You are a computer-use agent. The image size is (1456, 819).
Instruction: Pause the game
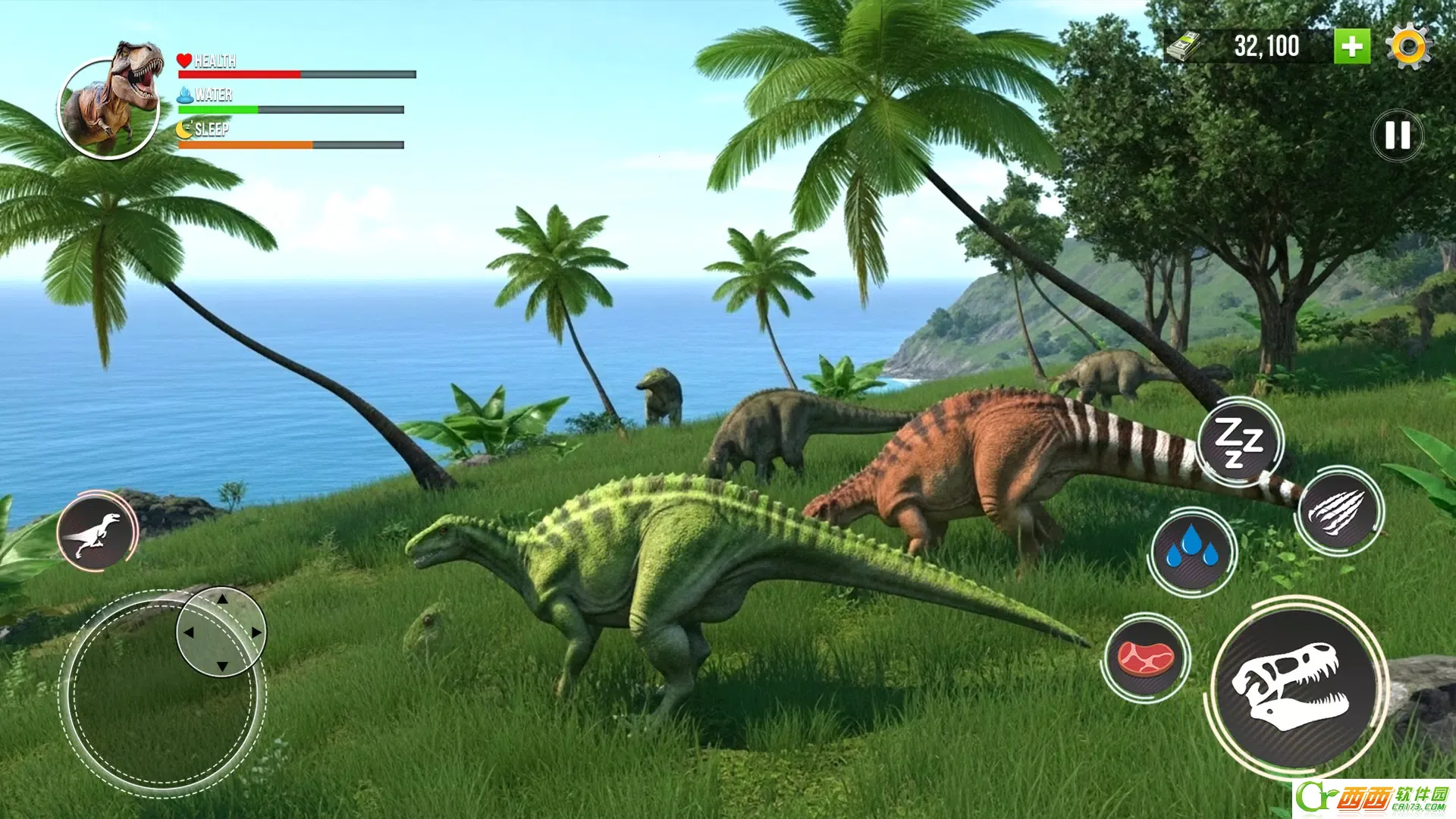point(1397,136)
